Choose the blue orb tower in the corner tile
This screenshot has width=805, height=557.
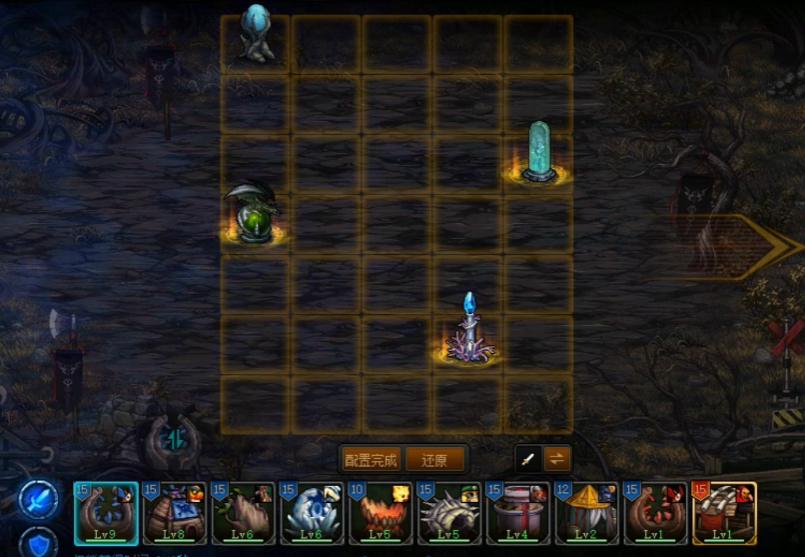pyautogui.click(x=256, y=36)
